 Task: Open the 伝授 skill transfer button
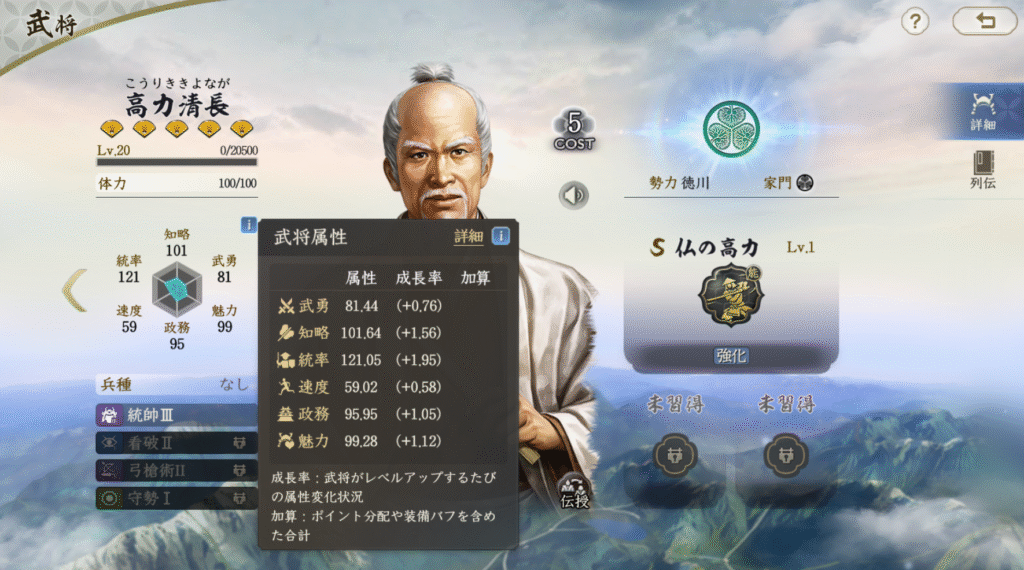(x=575, y=492)
